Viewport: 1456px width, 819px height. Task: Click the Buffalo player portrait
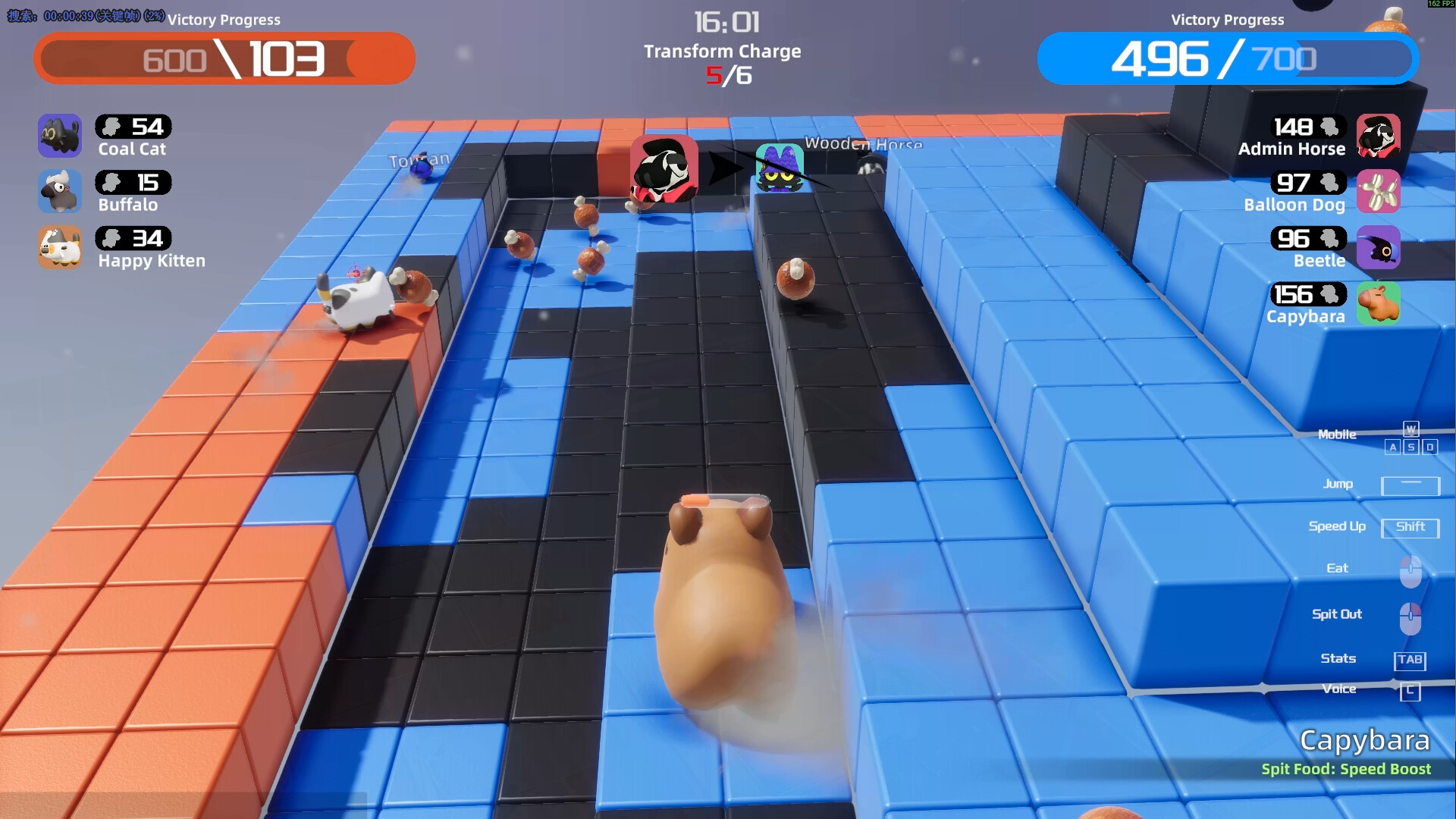tap(60, 192)
